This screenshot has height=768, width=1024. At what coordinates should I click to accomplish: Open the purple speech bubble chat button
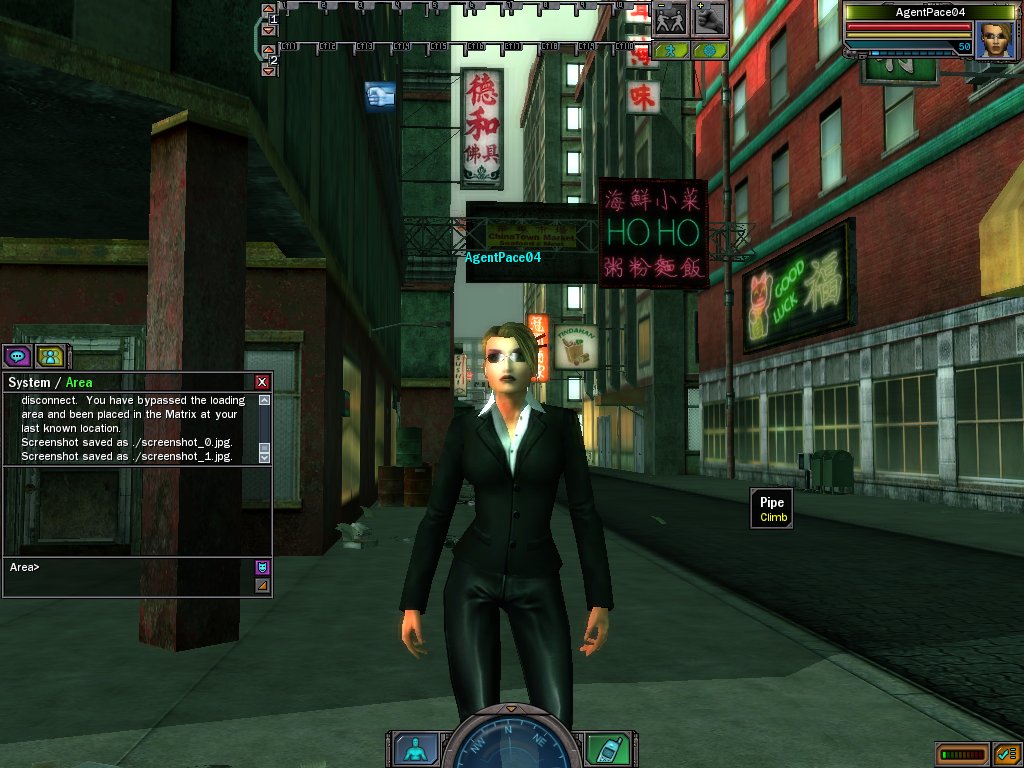[x=17, y=355]
